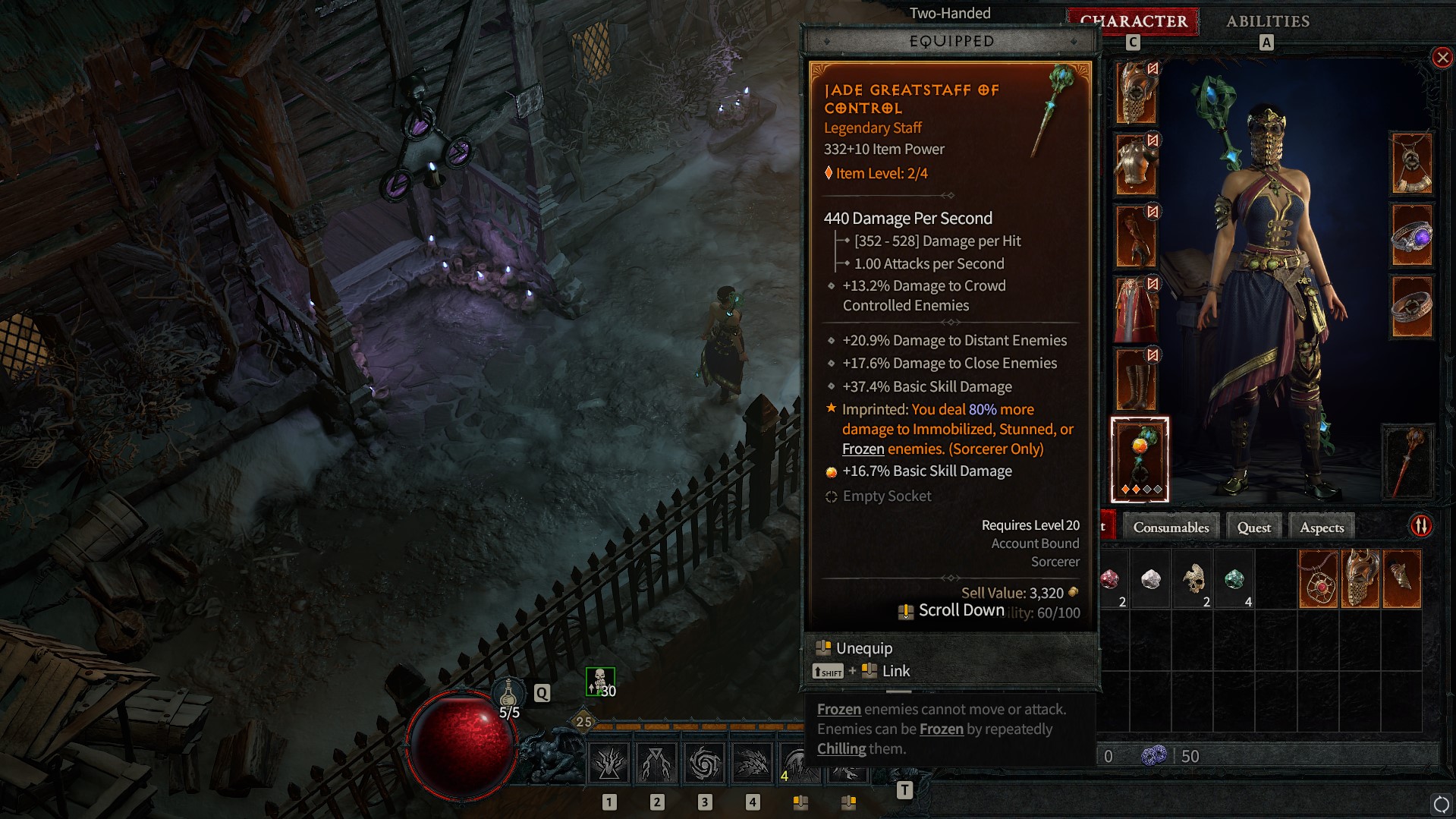The height and width of the screenshot is (819, 1456).
Task: Select the amulet thumbnail in inventory grid
Action: click(x=1319, y=578)
